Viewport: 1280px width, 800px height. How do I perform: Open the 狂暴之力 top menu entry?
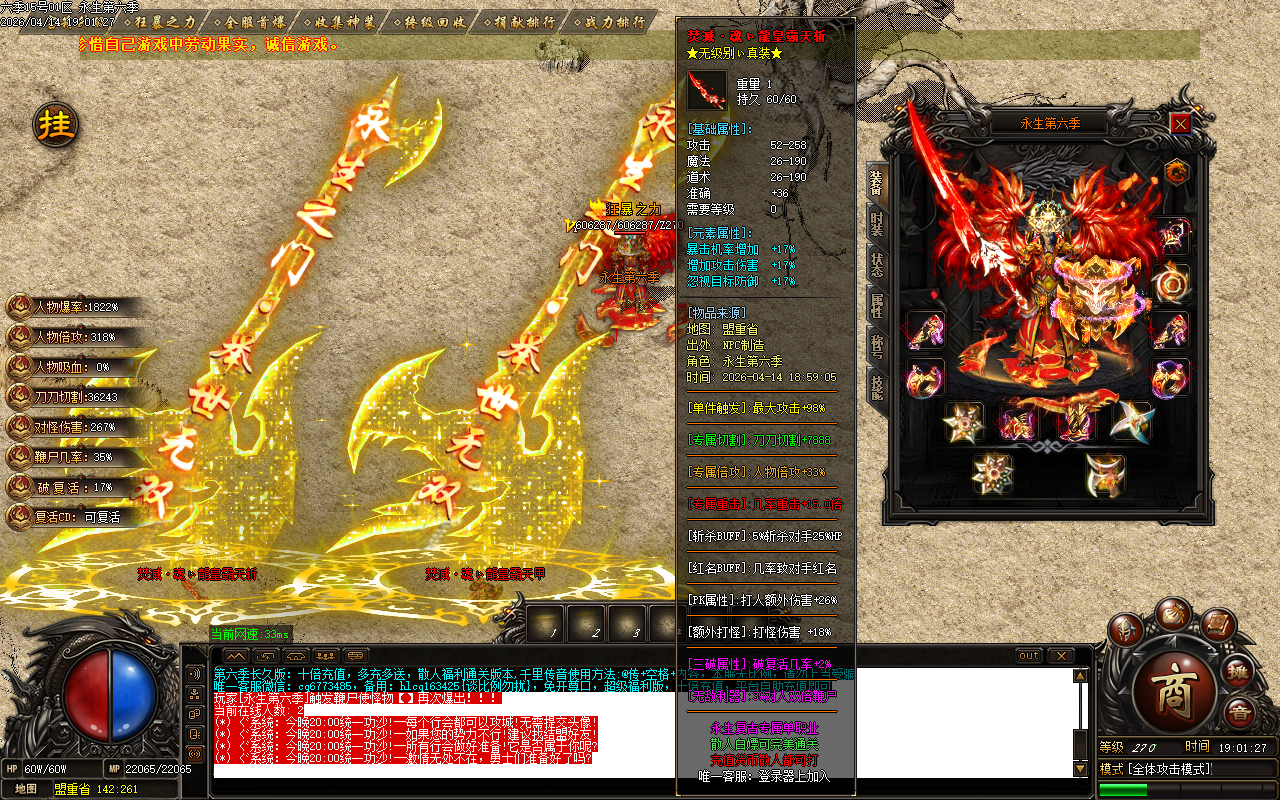[163, 21]
